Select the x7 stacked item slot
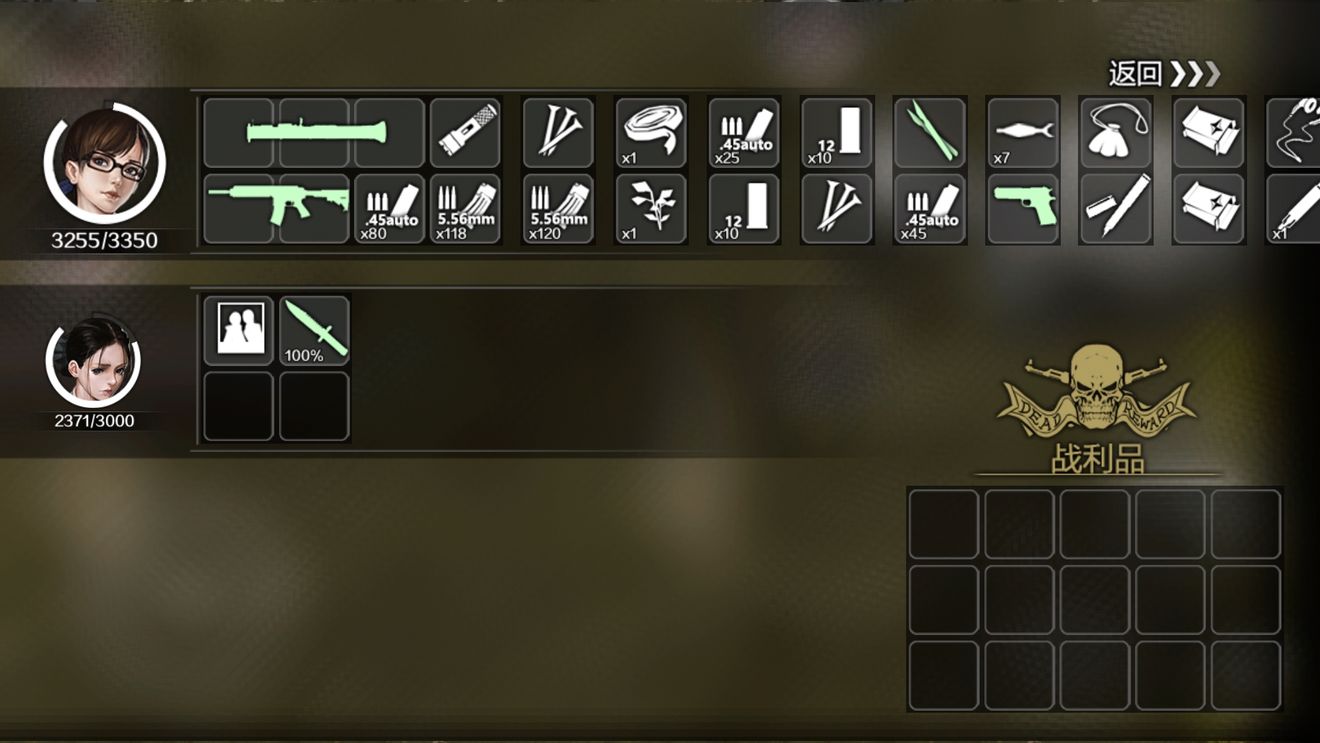The height and width of the screenshot is (743, 1320). coord(1022,132)
